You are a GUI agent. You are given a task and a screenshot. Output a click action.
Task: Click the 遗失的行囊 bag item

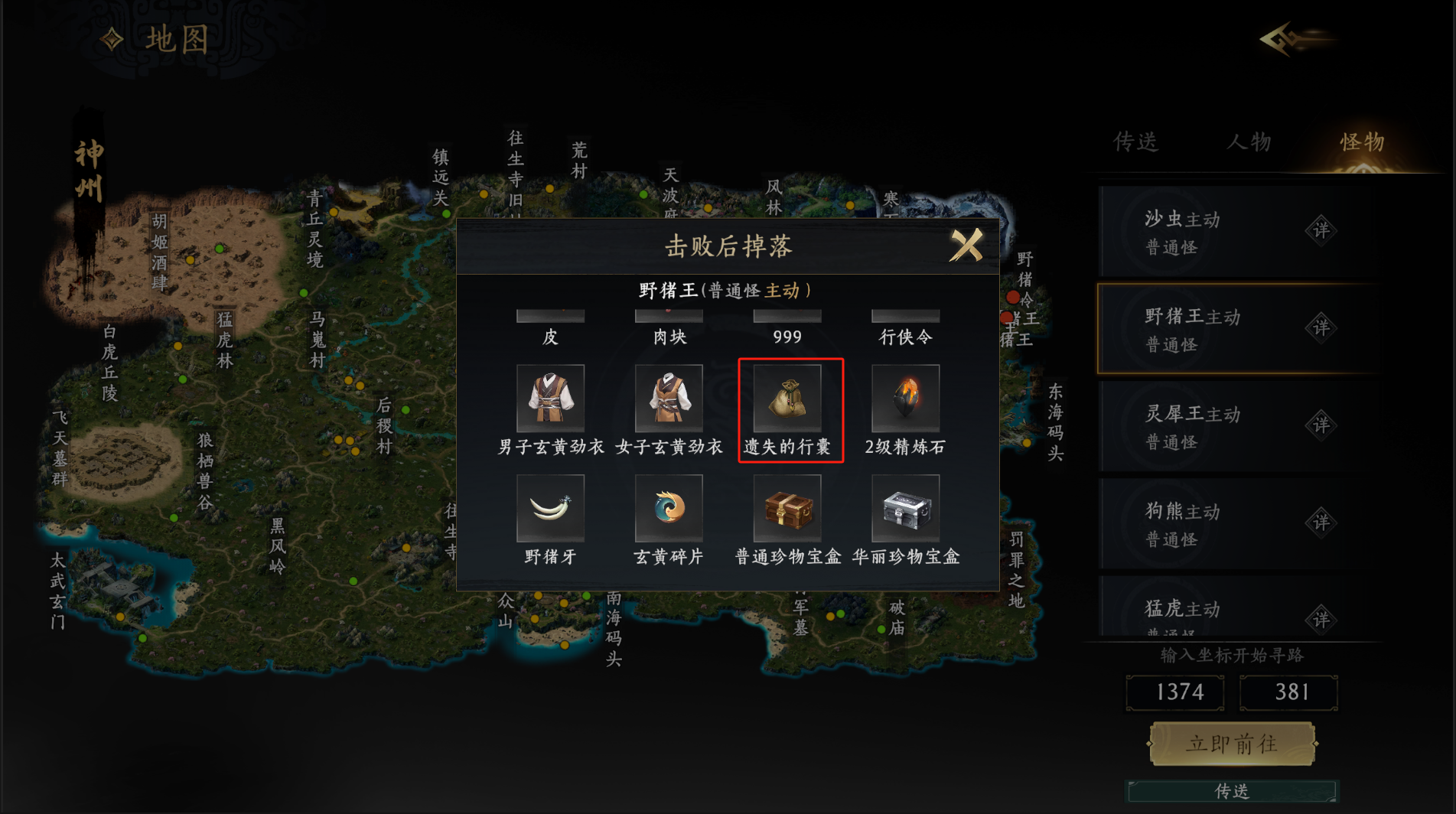click(x=787, y=399)
